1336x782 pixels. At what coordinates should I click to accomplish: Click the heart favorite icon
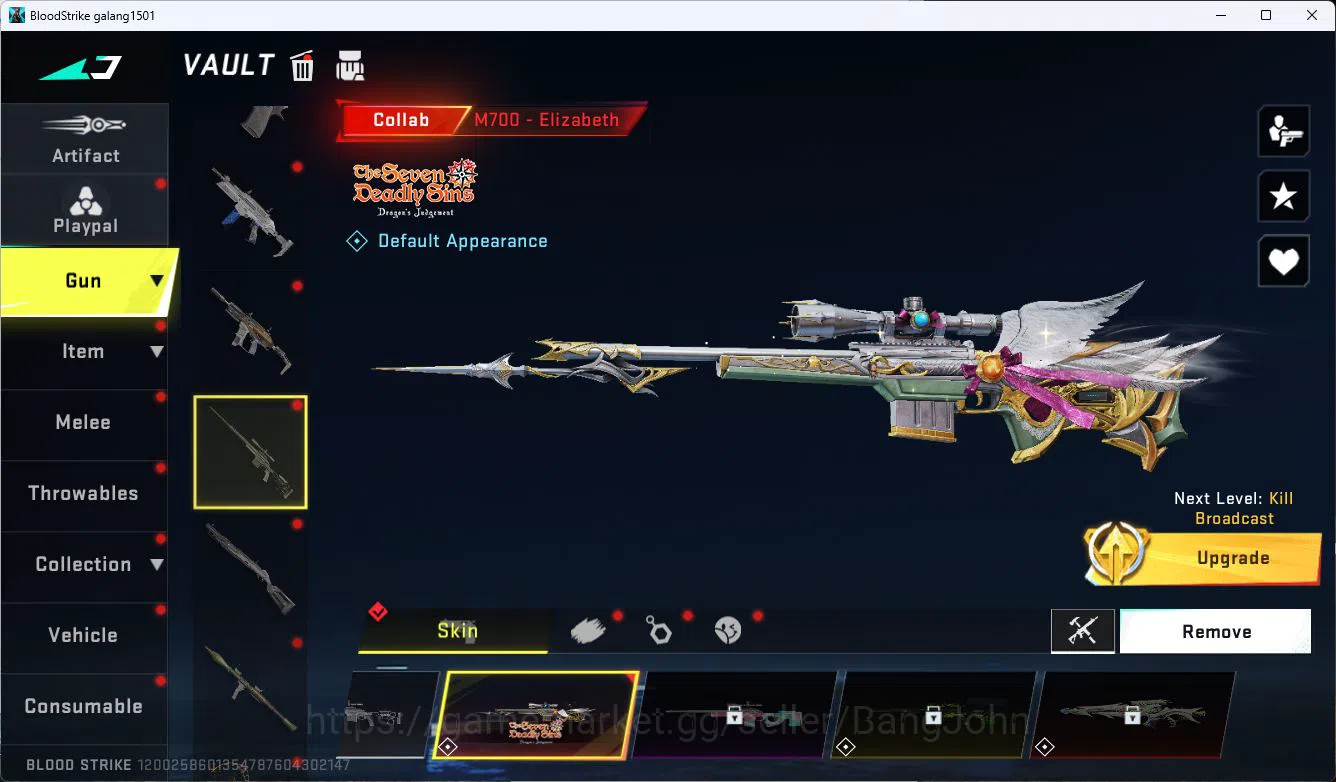pyautogui.click(x=1283, y=261)
